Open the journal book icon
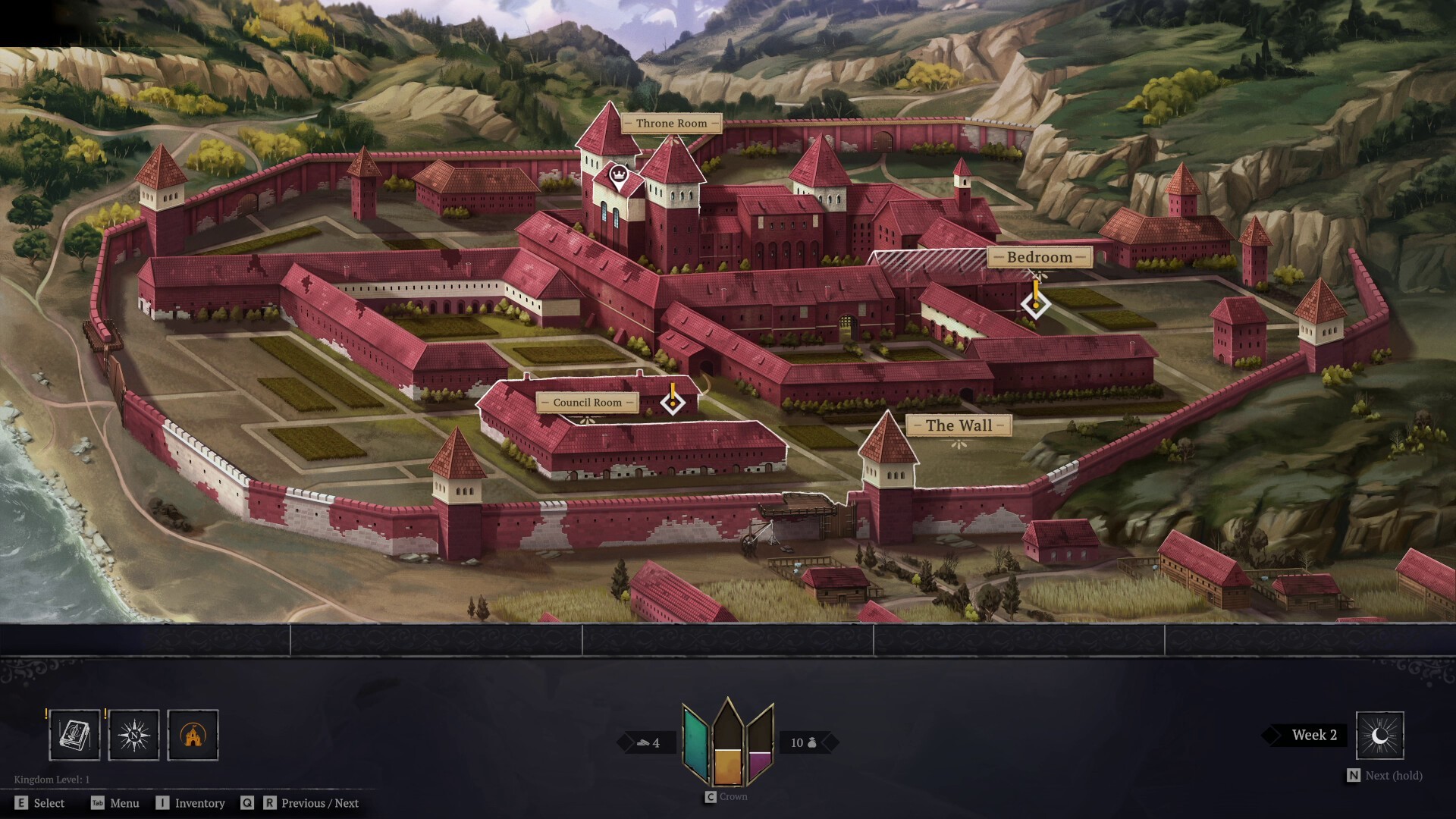This screenshot has height=819, width=1456. [74, 735]
